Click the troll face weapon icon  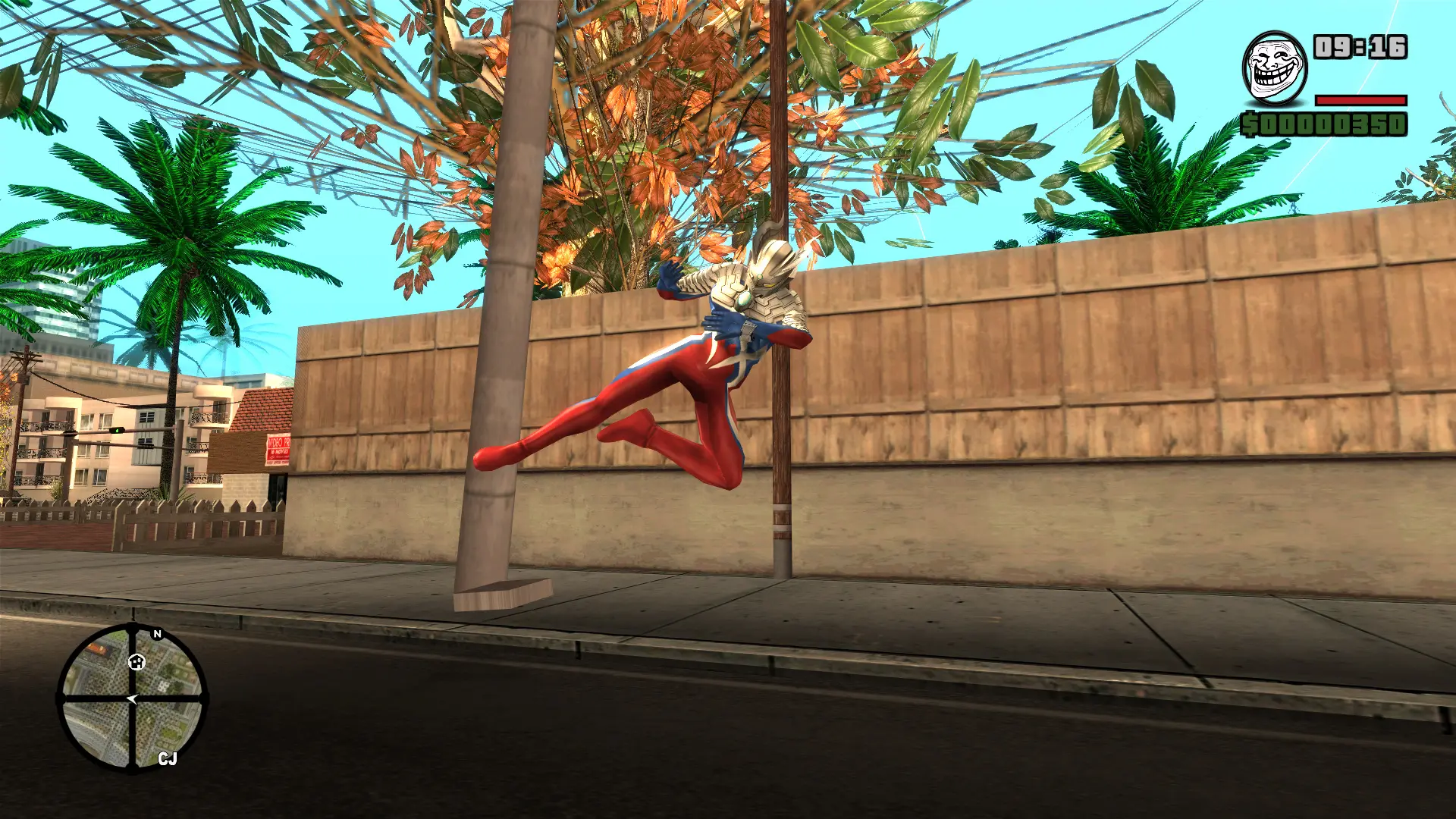pyautogui.click(x=1274, y=69)
